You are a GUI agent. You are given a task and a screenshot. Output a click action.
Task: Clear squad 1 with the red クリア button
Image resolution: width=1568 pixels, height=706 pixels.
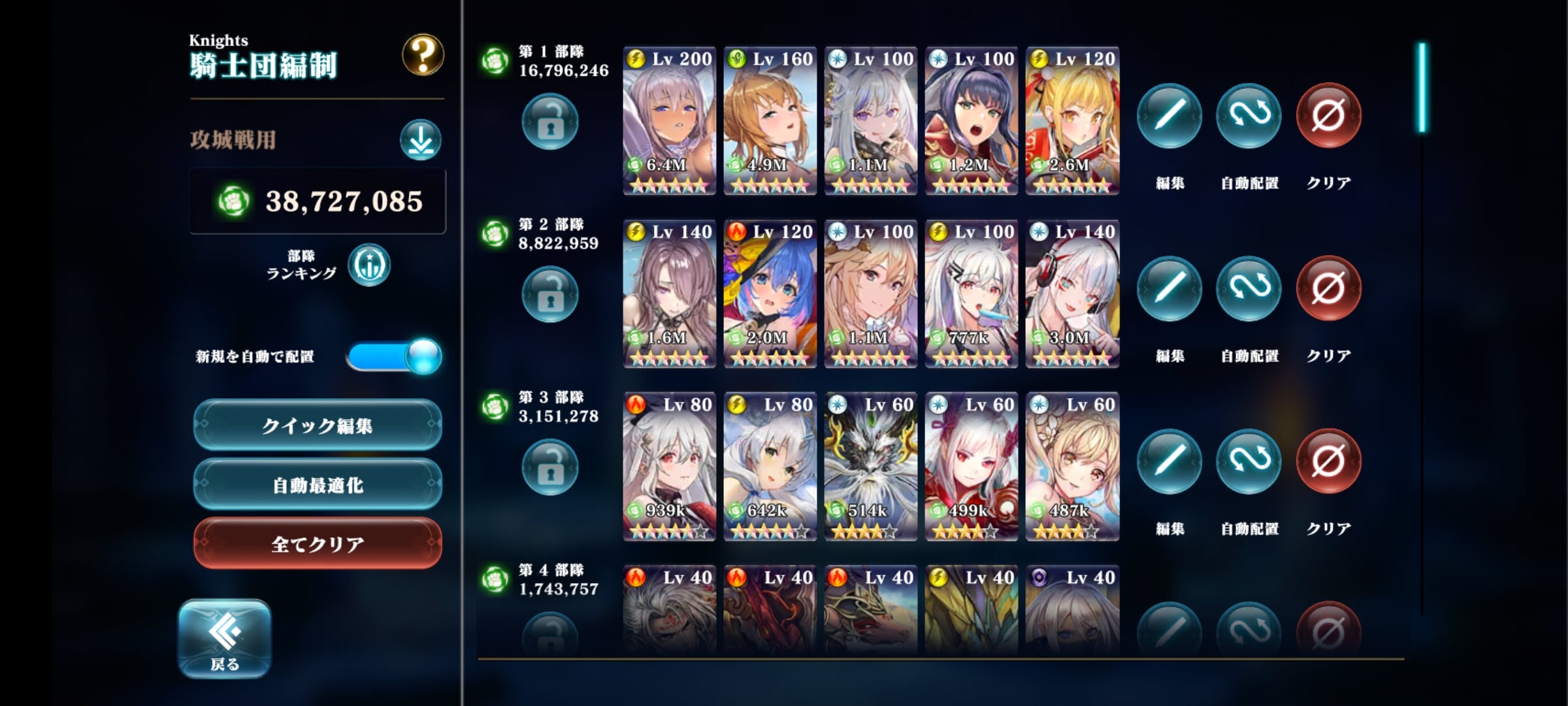(x=1328, y=116)
